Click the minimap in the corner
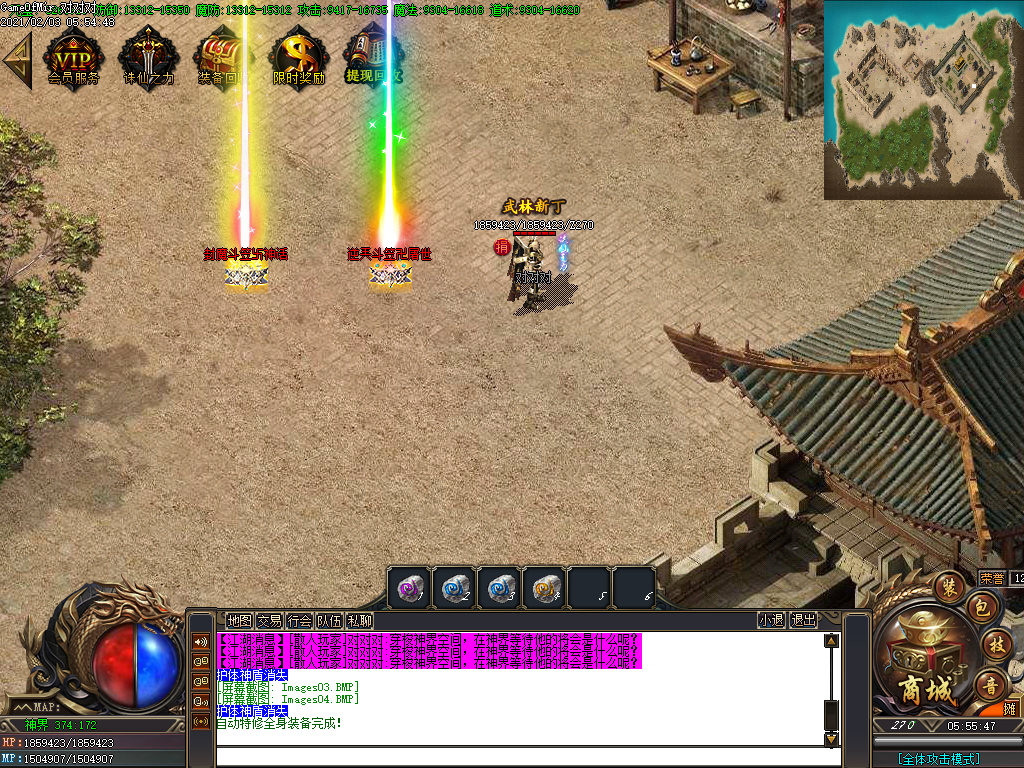This screenshot has width=1024, height=768. pyautogui.click(x=923, y=99)
